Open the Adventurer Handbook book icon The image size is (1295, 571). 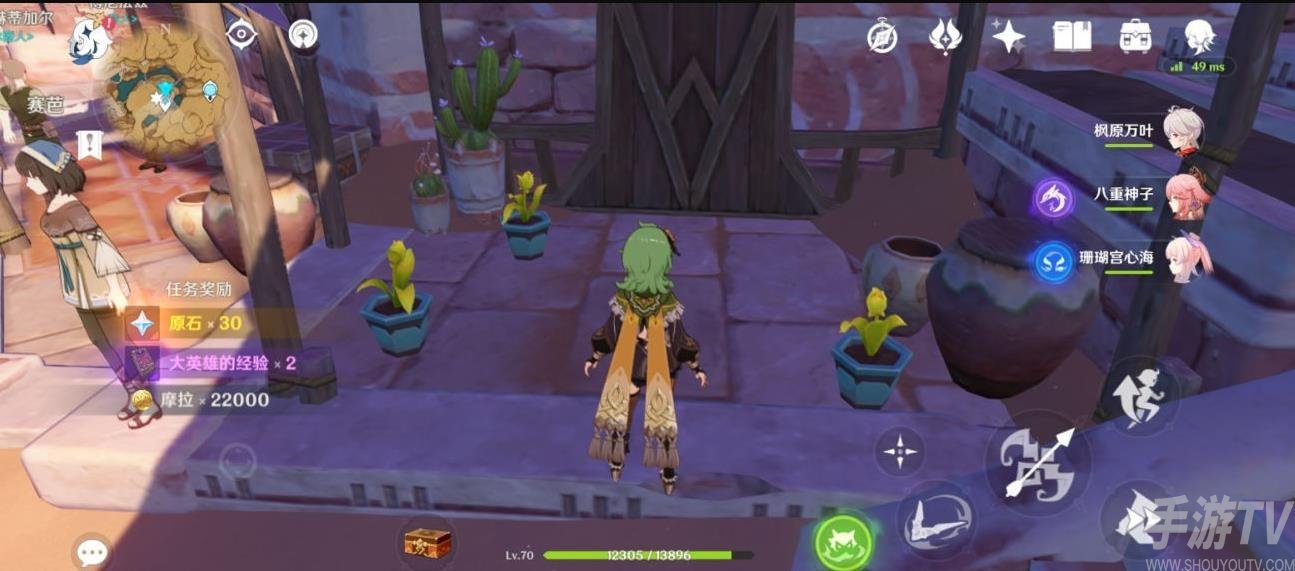[1072, 38]
